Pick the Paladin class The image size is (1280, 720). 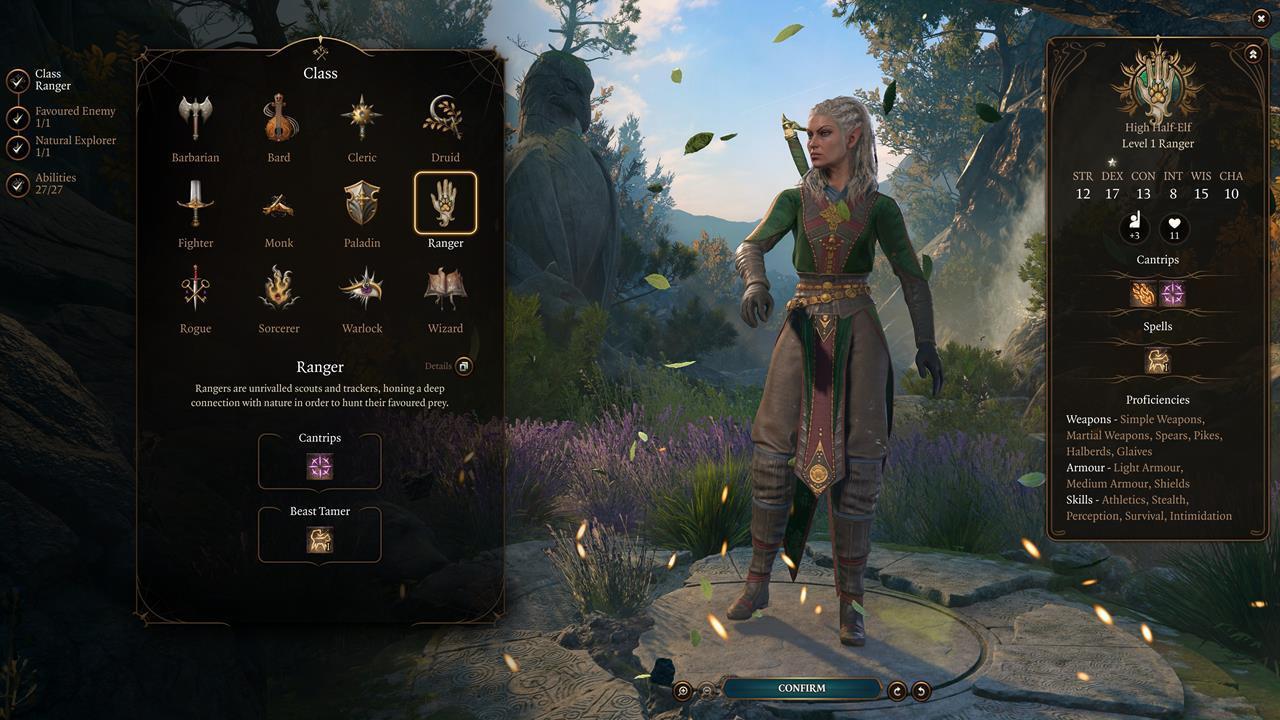pos(362,205)
